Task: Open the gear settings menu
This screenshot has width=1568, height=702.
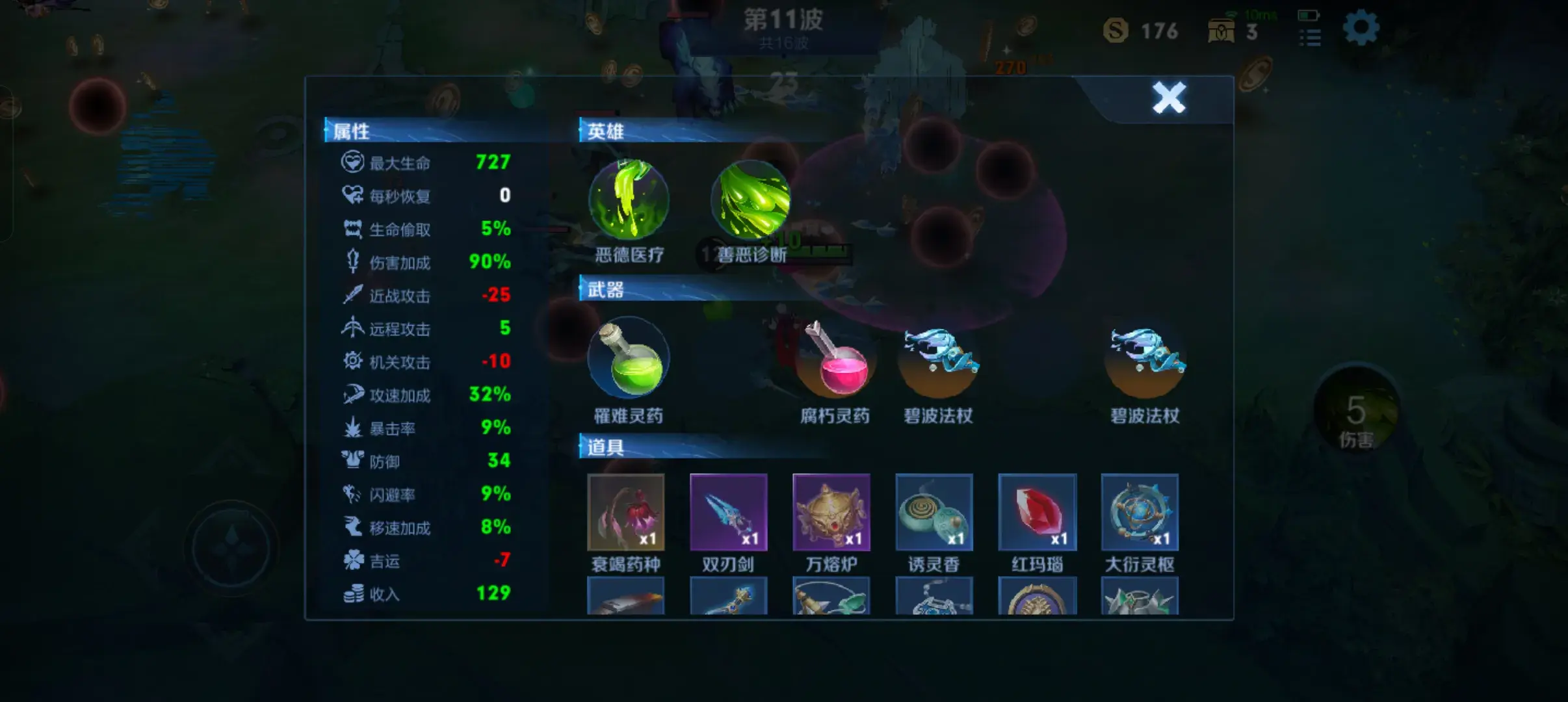Action: tap(1361, 29)
